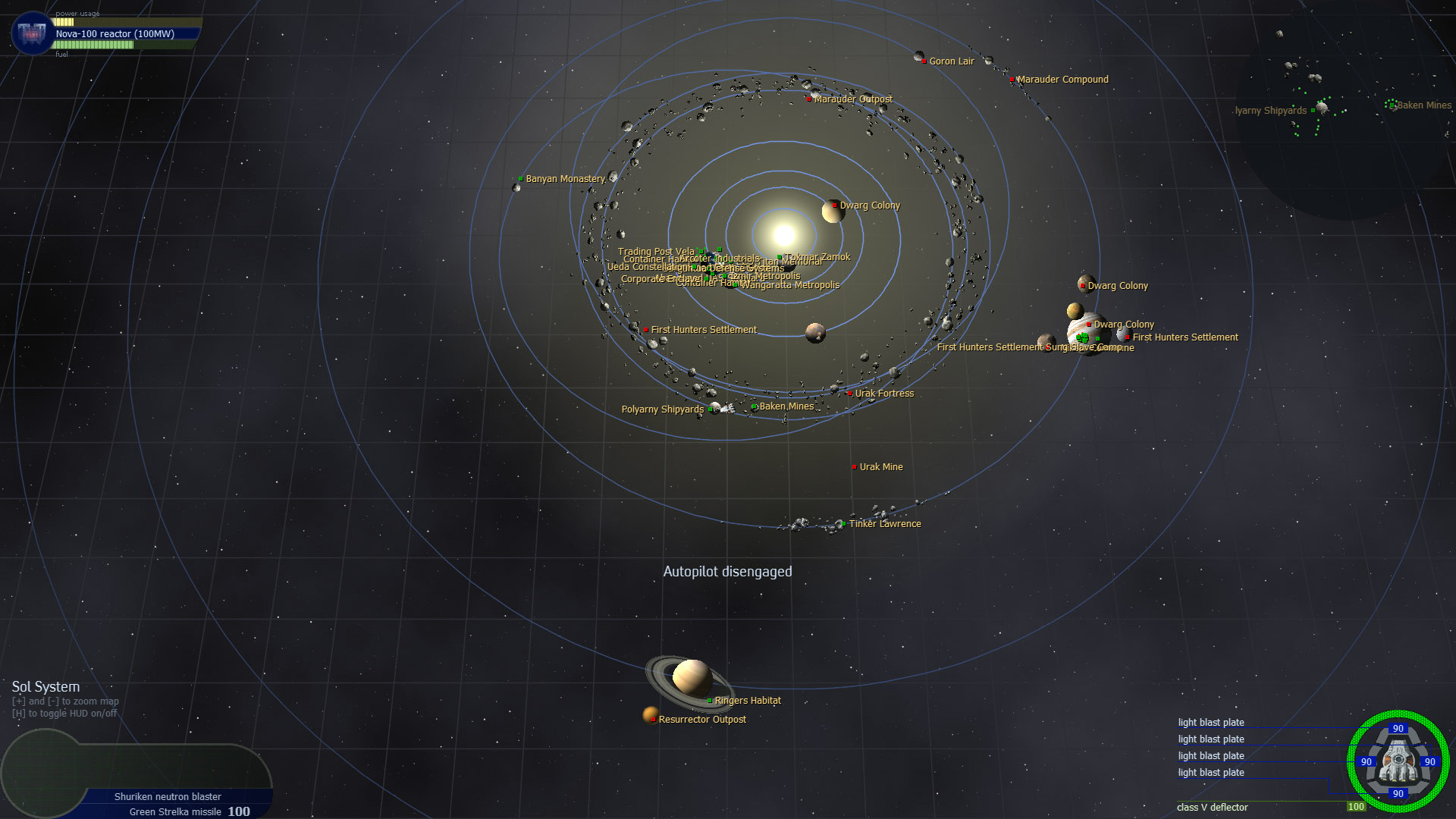
Task: Select the Dwarg Colony near the sun
Action: 833,205
